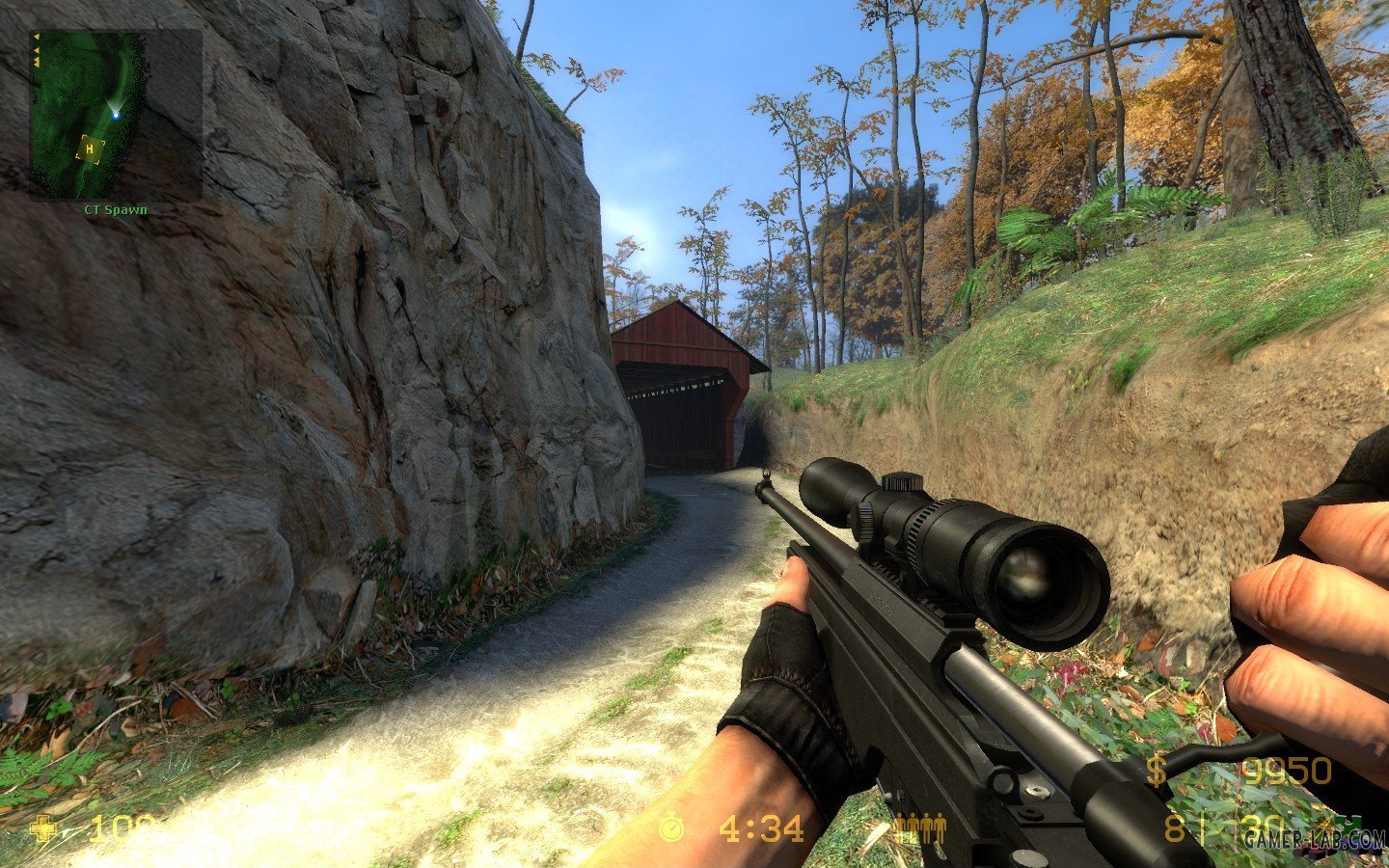Image resolution: width=1389 pixels, height=868 pixels.
Task: Select the hostage H marker on radar
Action: pyautogui.click(x=91, y=149)
